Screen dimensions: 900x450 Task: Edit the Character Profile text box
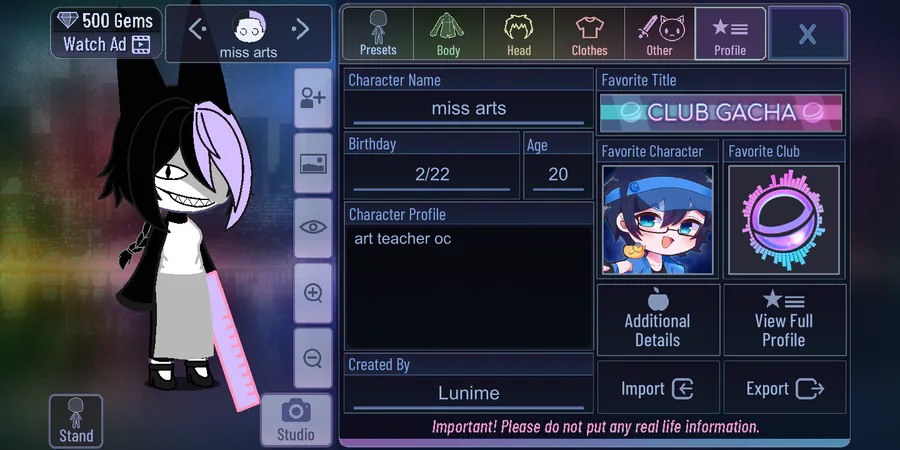click(x=469, y=285)
